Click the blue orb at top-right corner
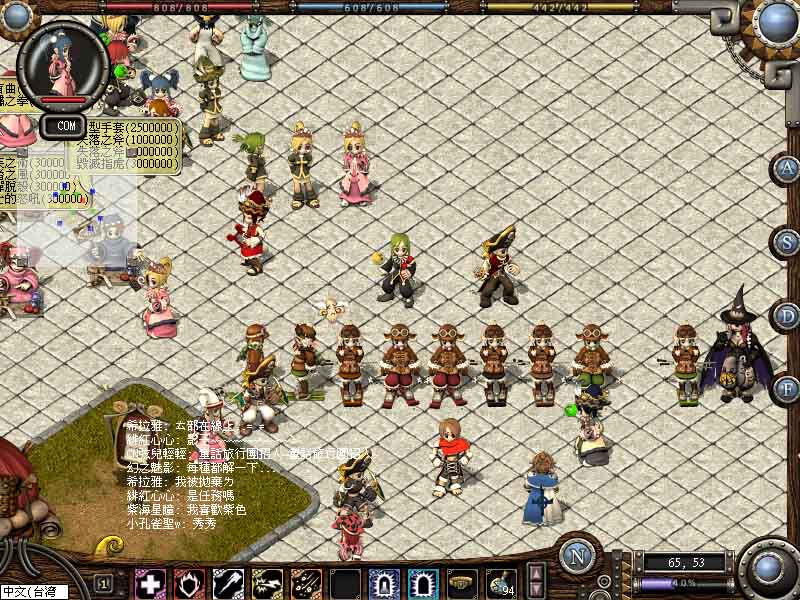The height and width of the screenshot is (600, 800). click(775, 22)
